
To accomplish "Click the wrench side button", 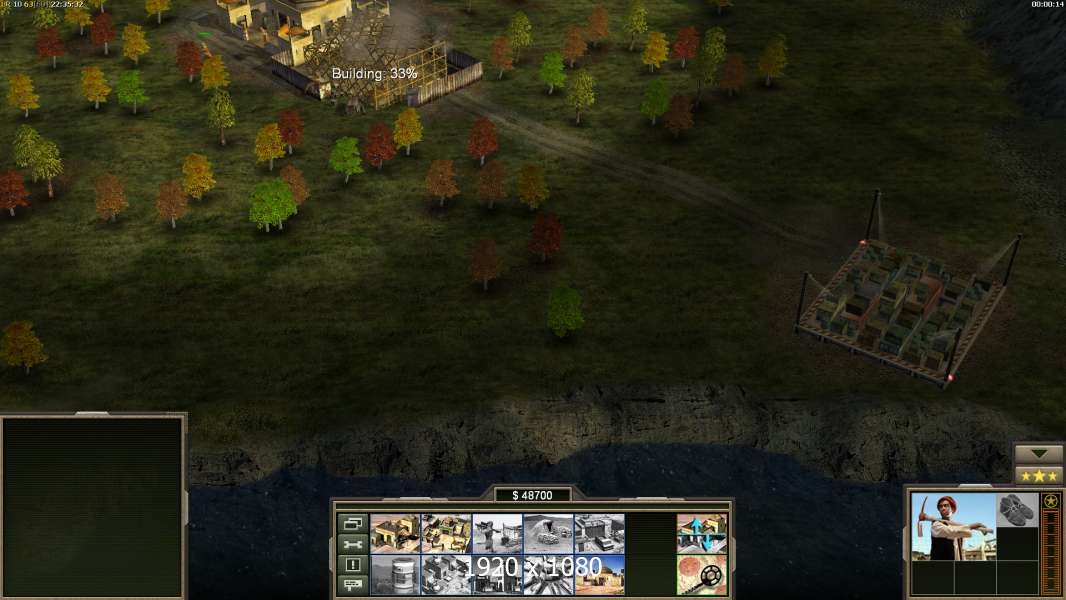I will (352, 545).
